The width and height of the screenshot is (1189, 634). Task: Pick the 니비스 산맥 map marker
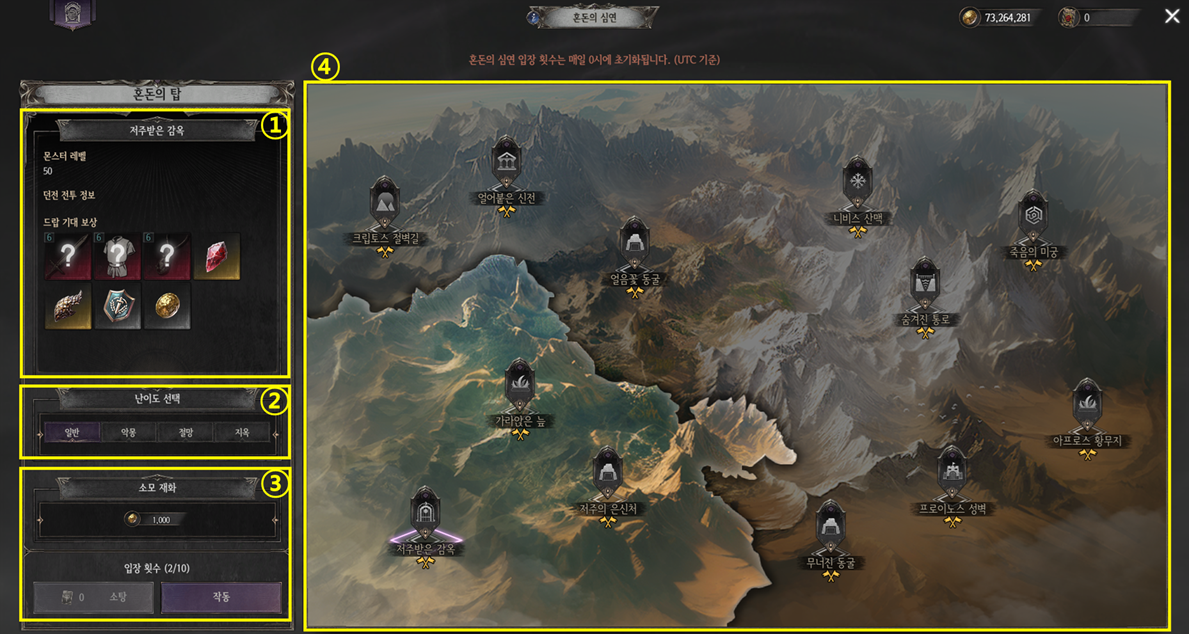(857, 183)
